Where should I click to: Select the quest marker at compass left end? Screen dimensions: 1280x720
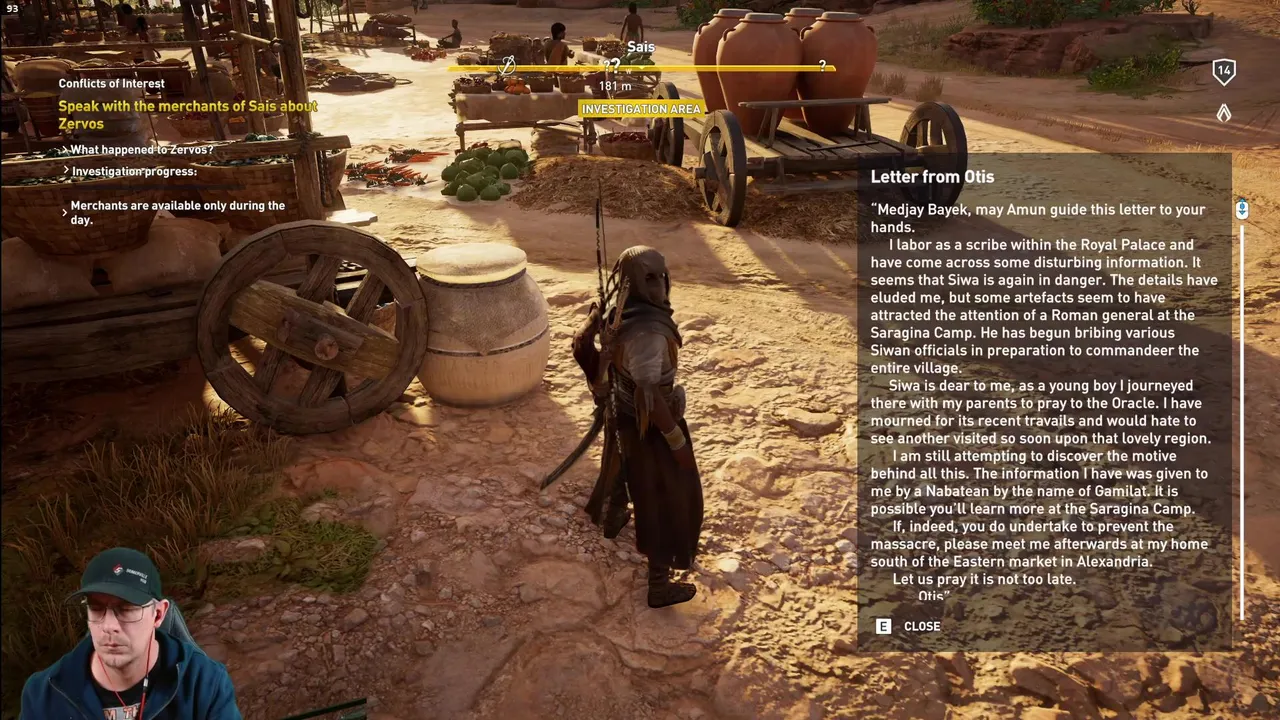pyautogui.click(x=507, y=66)
